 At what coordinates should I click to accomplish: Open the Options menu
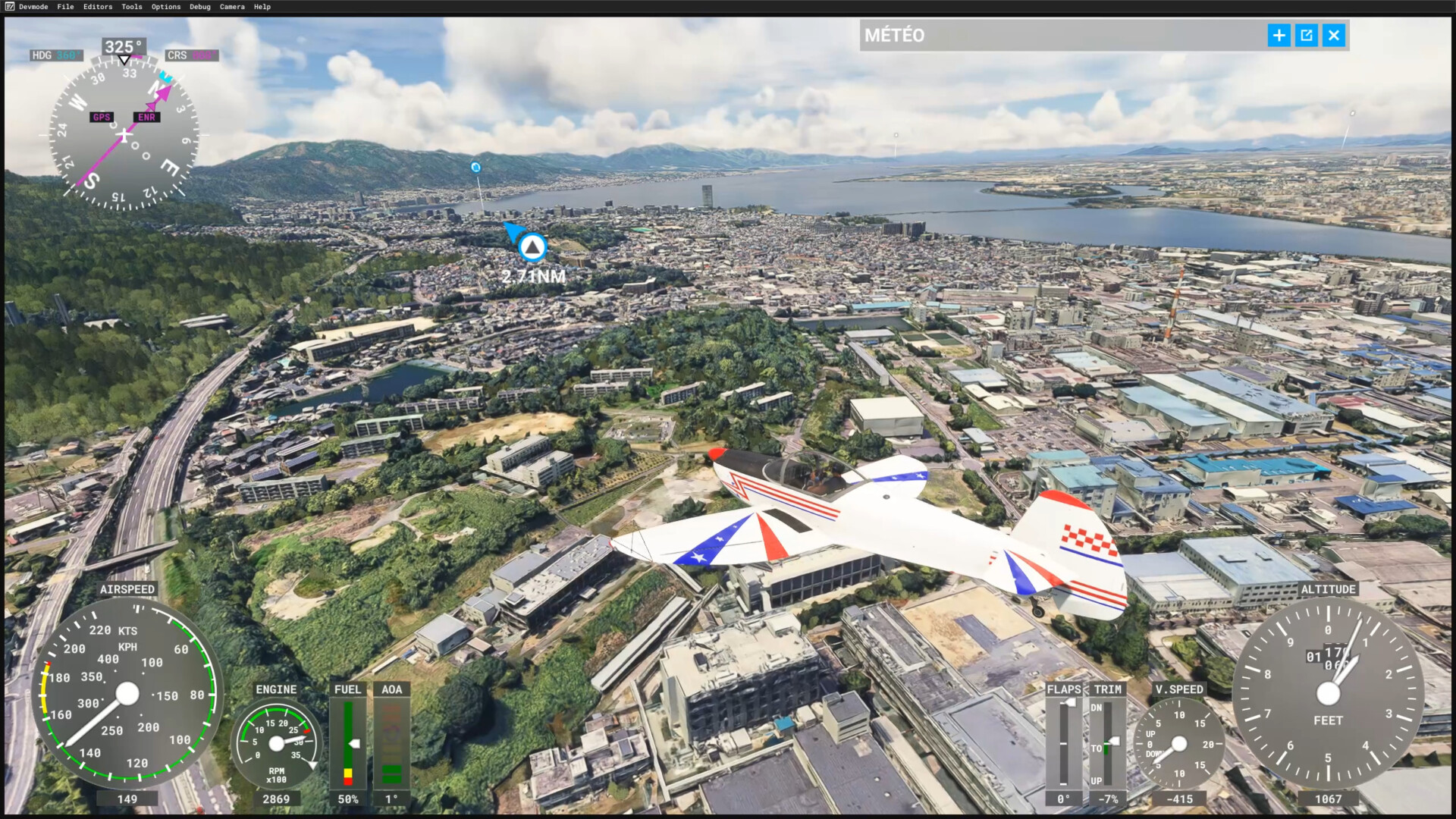pyautogui.click(x=166, y=7)
